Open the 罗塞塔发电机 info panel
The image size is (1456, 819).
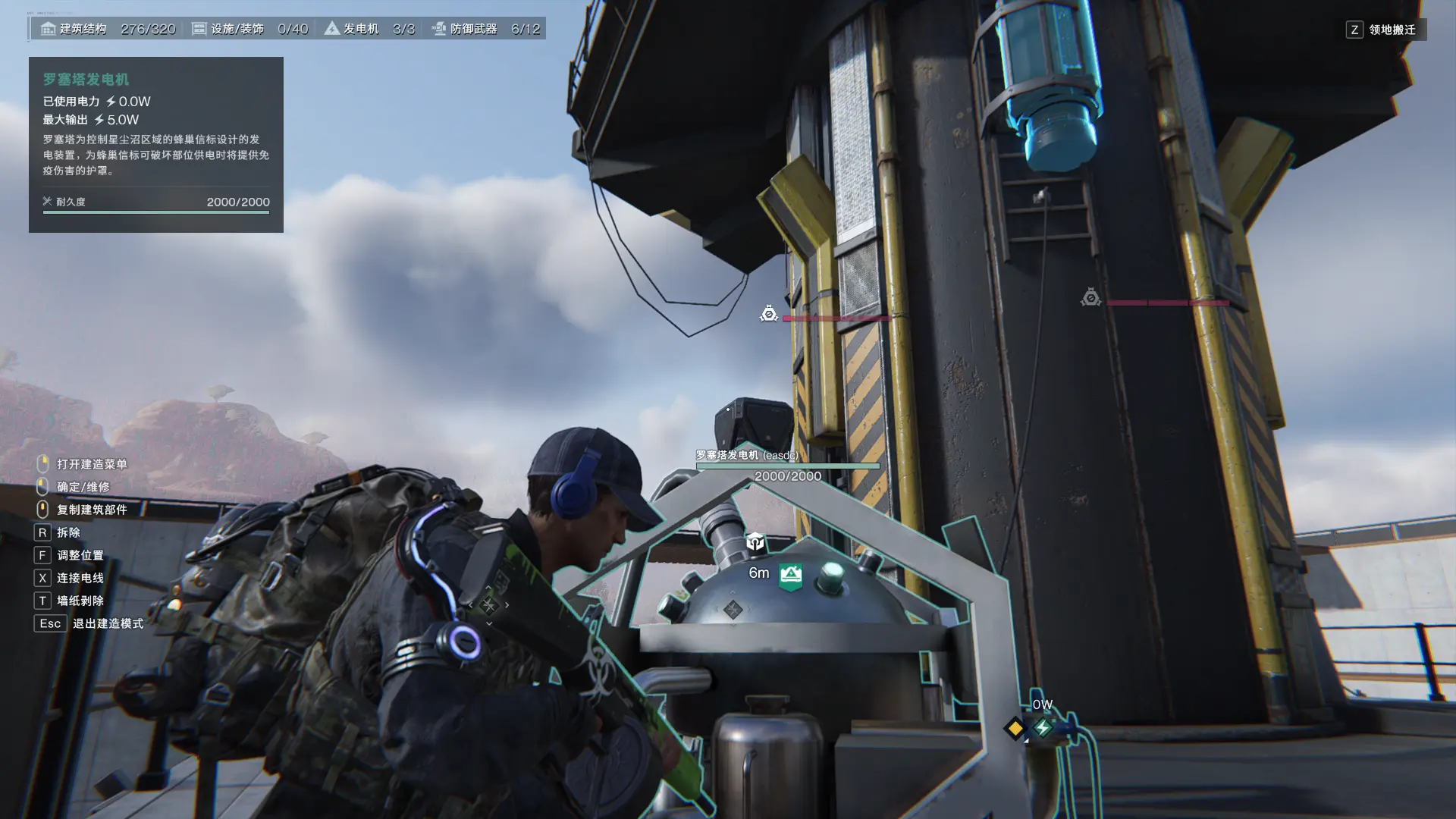click(155, 144)
